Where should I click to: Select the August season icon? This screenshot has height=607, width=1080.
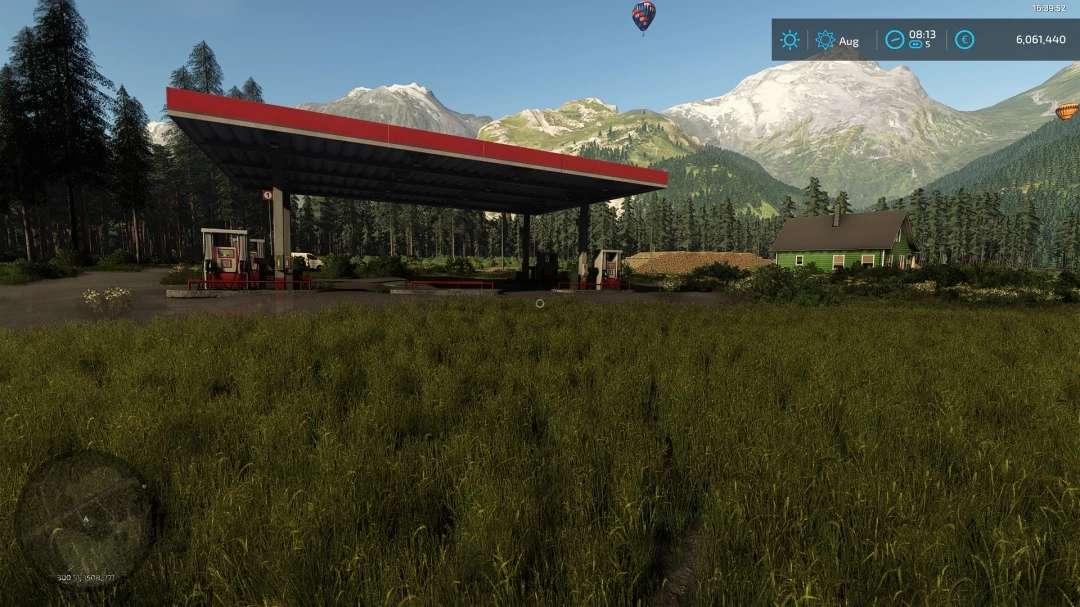pos(825,40)
